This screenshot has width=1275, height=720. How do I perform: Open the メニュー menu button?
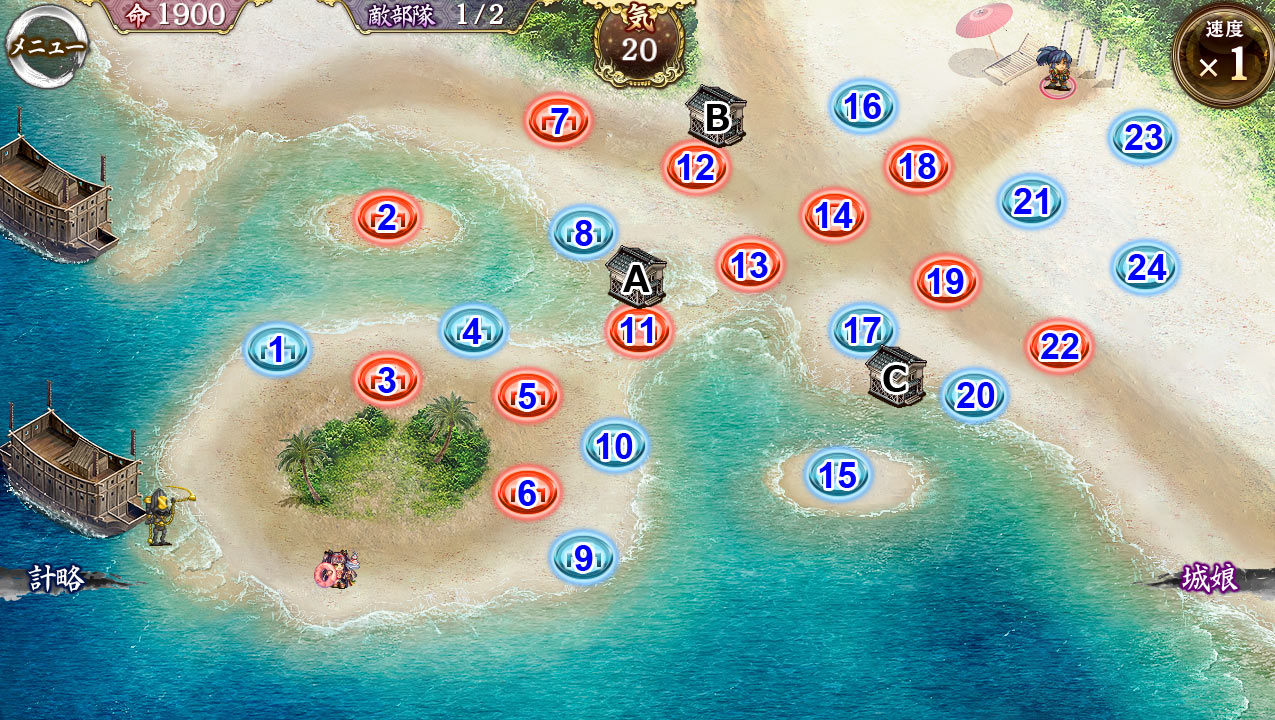coord(46,46)
